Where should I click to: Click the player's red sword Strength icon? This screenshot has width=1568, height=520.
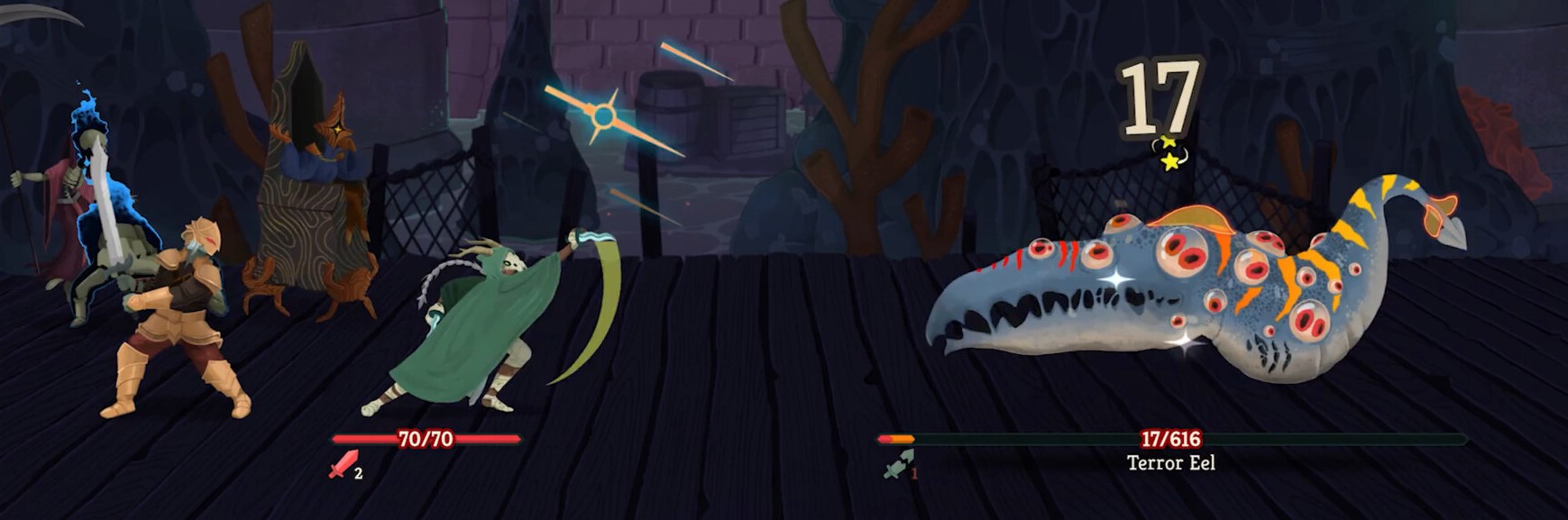343,464
